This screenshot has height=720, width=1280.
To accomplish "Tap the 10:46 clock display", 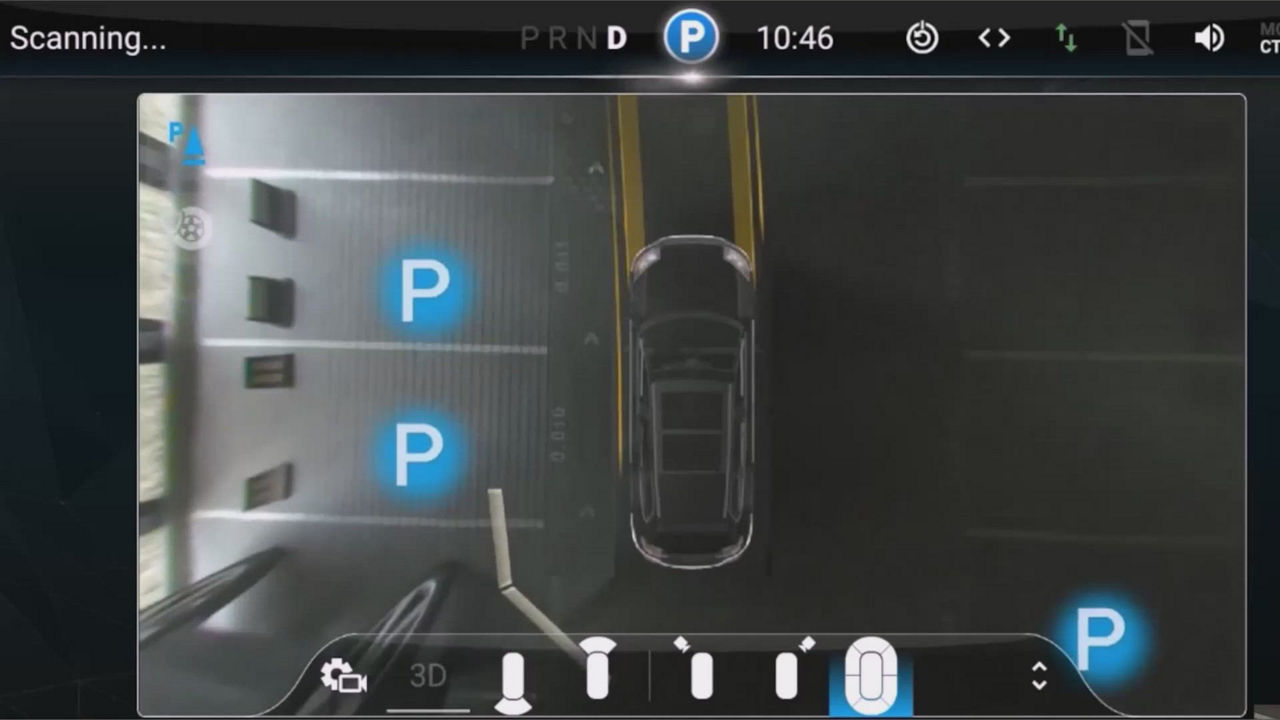I will point(795,37).
